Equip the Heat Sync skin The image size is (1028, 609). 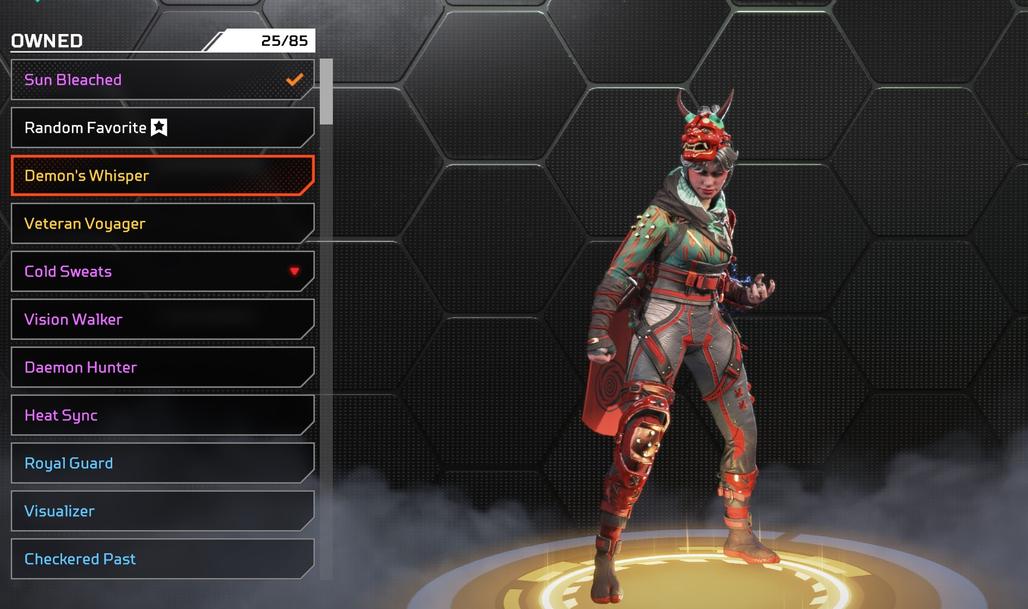(x=162, y=416)
